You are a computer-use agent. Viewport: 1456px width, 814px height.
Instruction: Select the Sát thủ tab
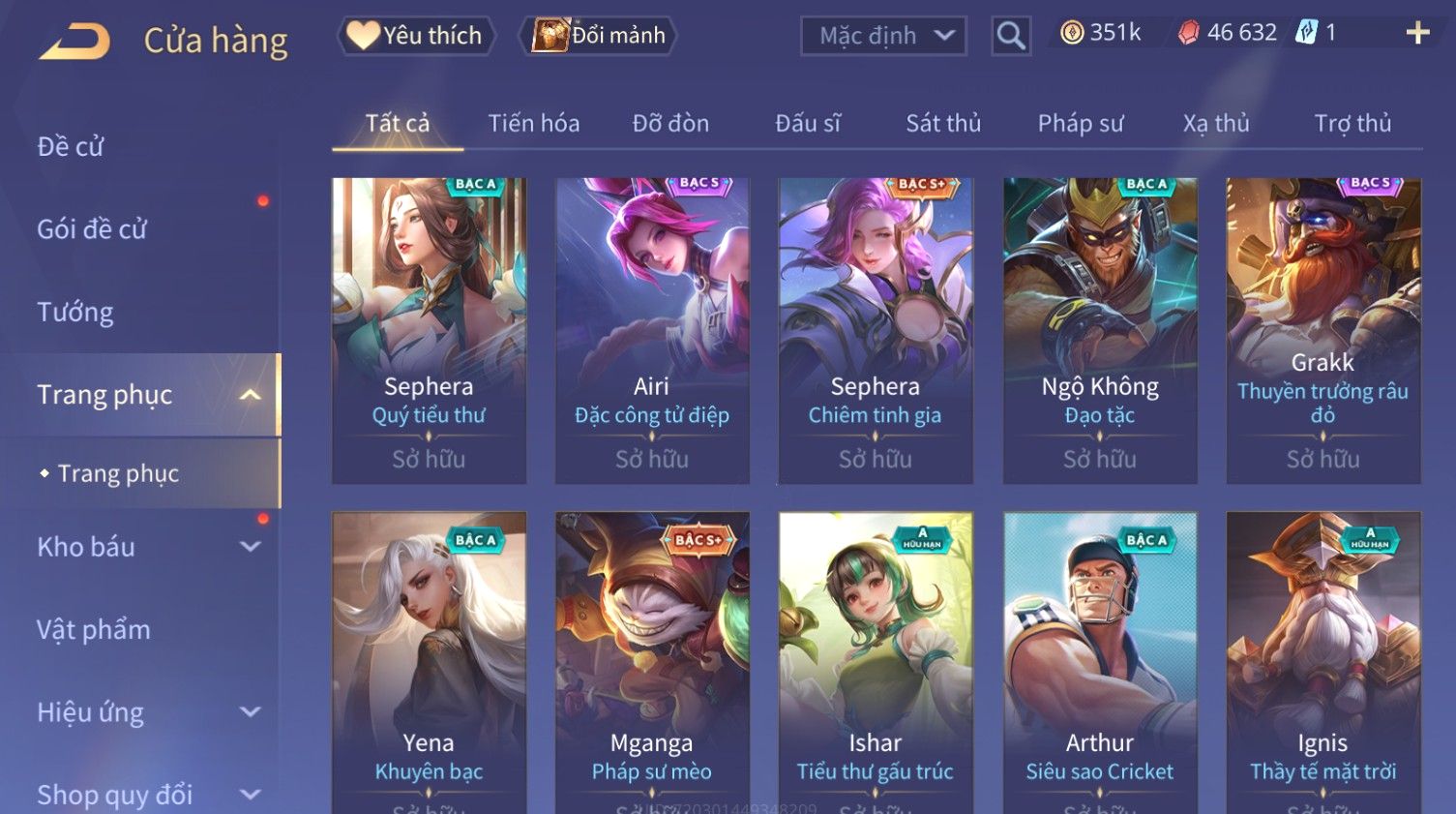(942, 124)
